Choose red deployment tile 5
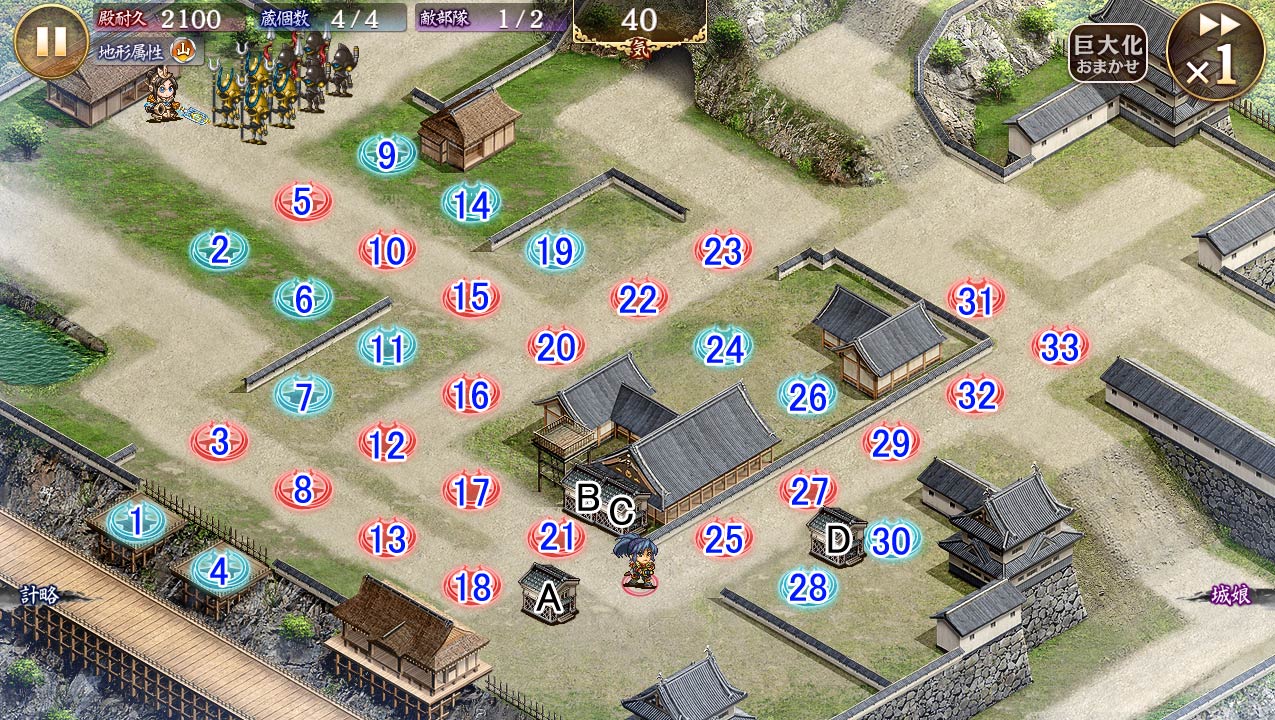This screenshot has width=1275, height=720. pos(303,203)
